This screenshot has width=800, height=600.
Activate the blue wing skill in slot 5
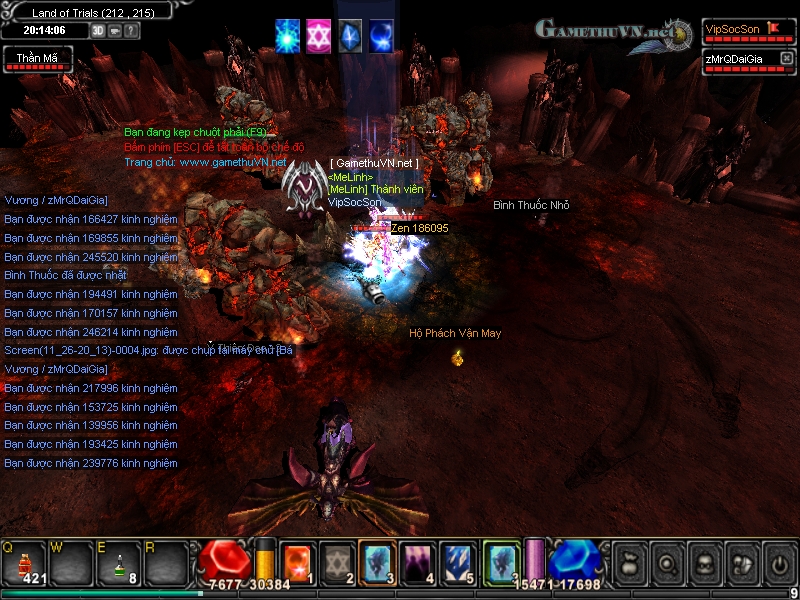(x=457, y=560)
